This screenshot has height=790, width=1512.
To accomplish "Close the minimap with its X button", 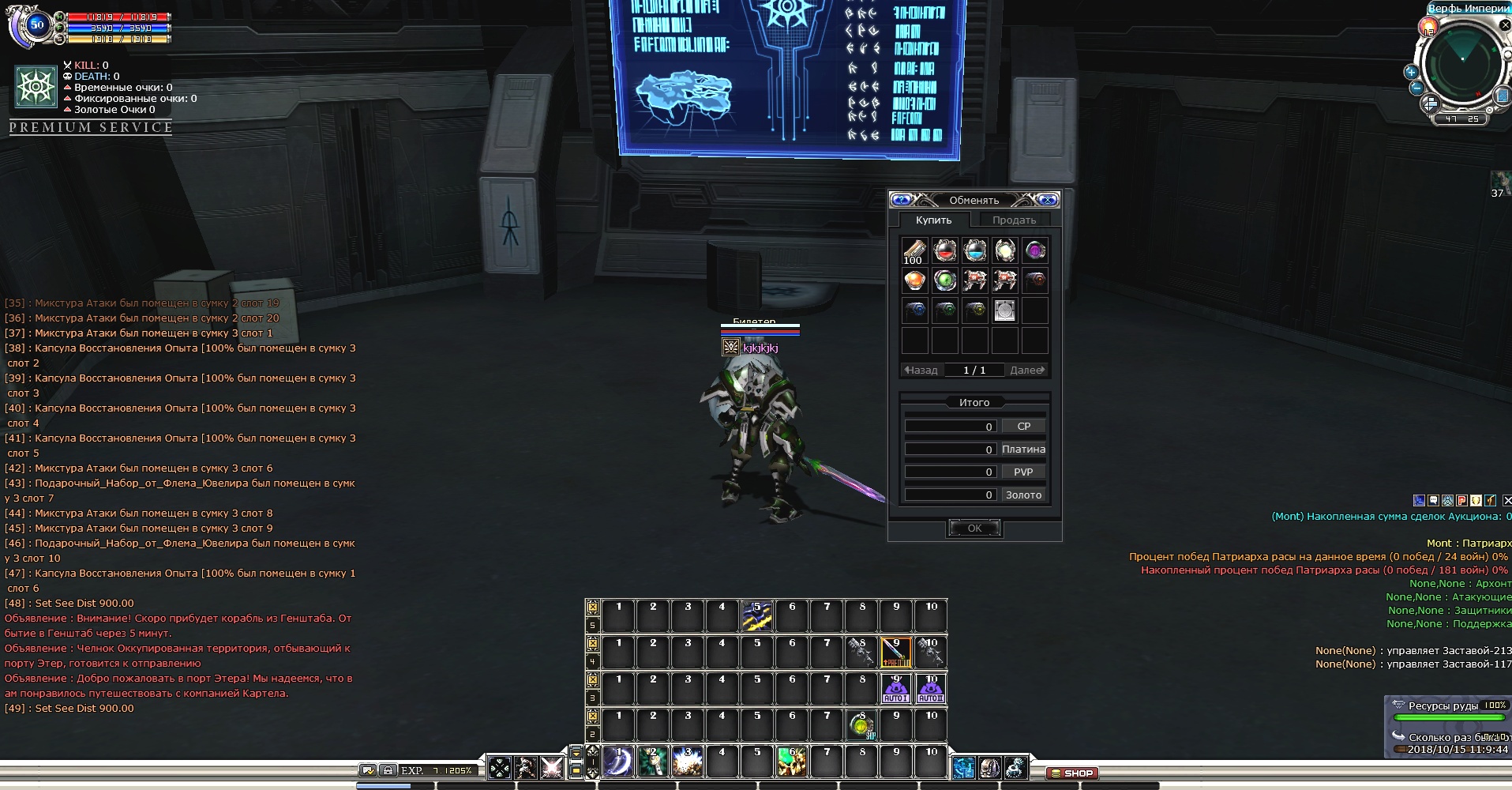I will (x=1506, y=26).
